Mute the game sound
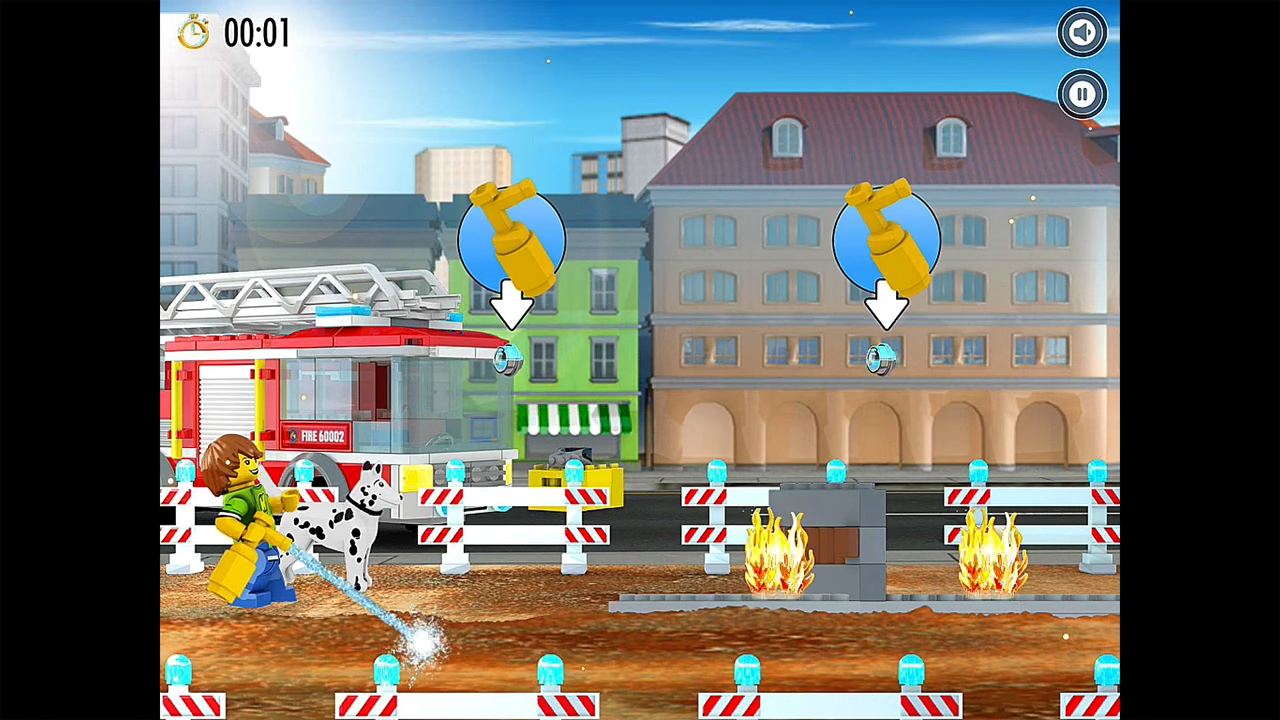 point(1082,32)
